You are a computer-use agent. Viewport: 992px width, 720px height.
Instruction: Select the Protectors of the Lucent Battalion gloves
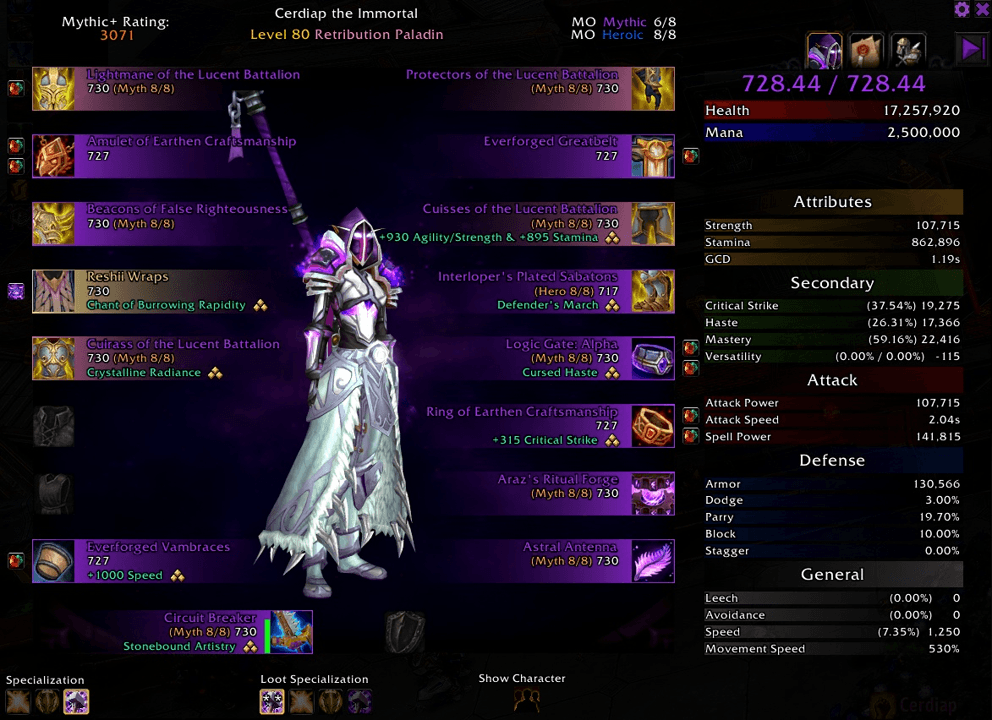tap(653, 89)
